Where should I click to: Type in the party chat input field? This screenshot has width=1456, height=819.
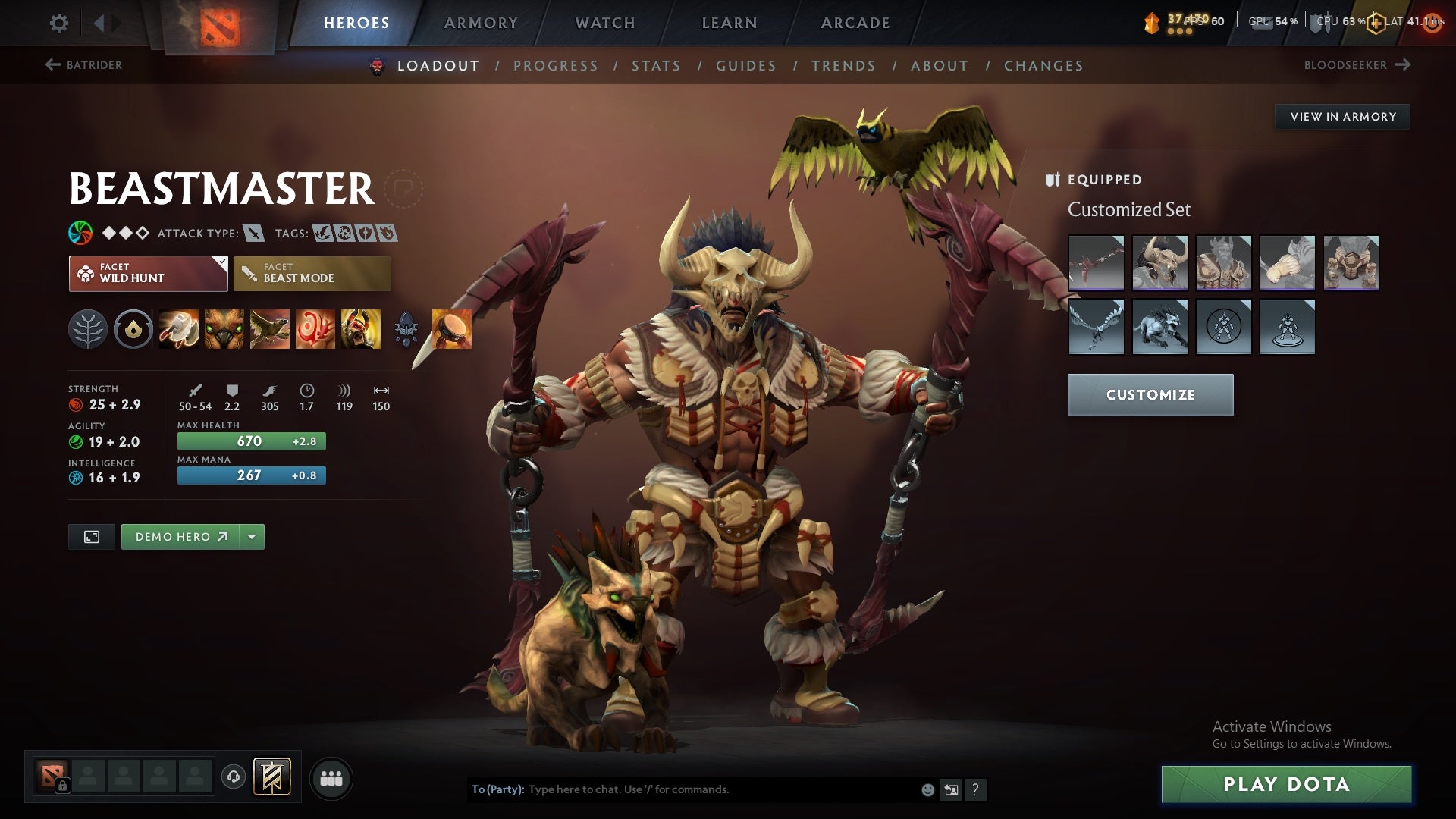682,789
